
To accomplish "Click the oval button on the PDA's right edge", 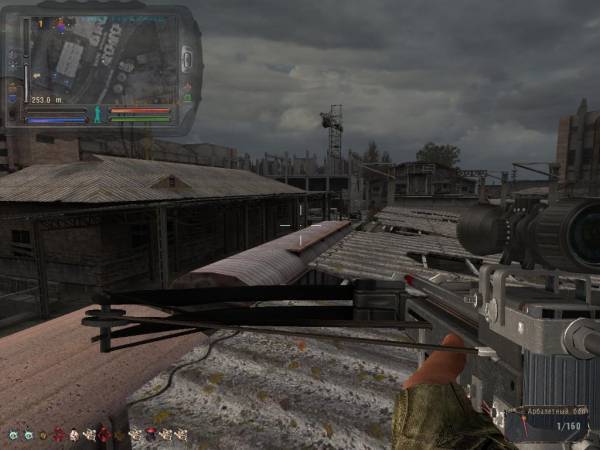I will tap(186, 59).
